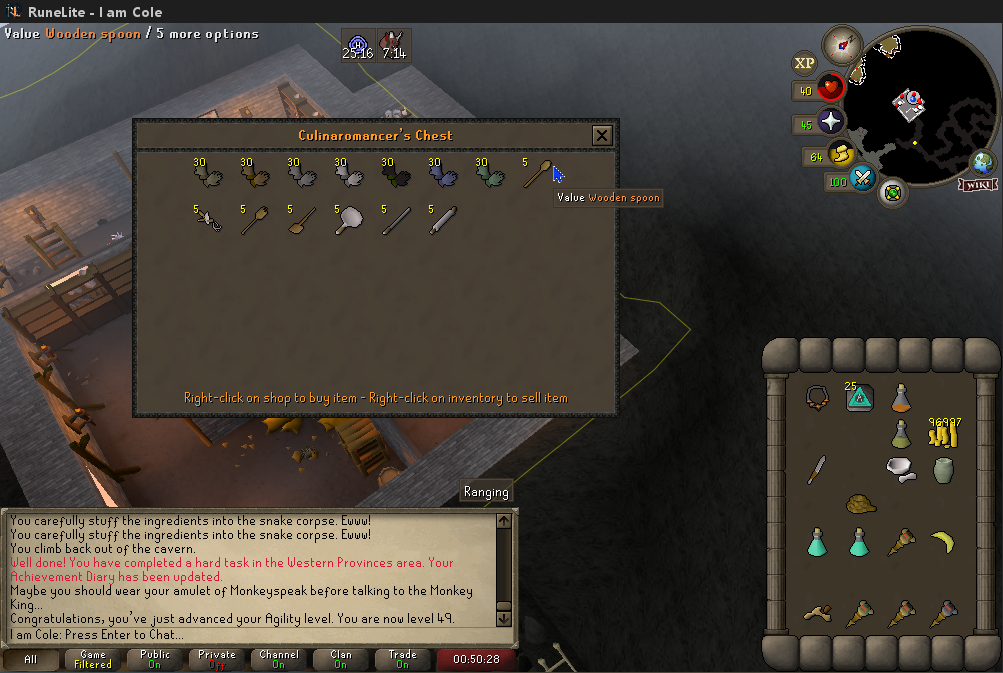Switch chat to the Clan tab

[x=340, y=659]
